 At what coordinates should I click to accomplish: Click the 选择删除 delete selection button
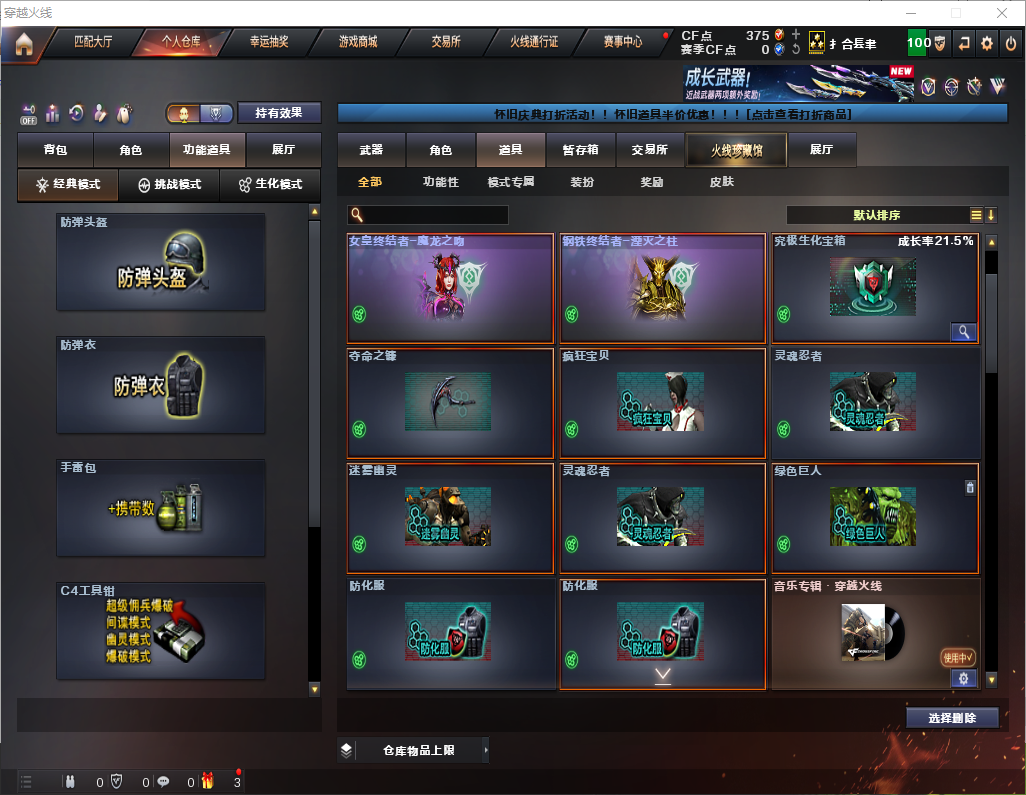[952, 718]
